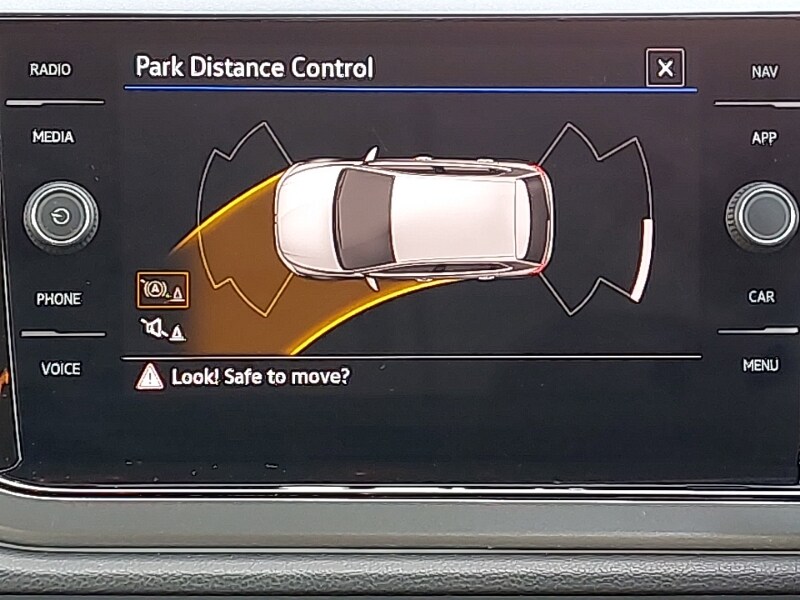
Task: Toggle the manoeuvre braking icon
Action: (x=162, y=290)
